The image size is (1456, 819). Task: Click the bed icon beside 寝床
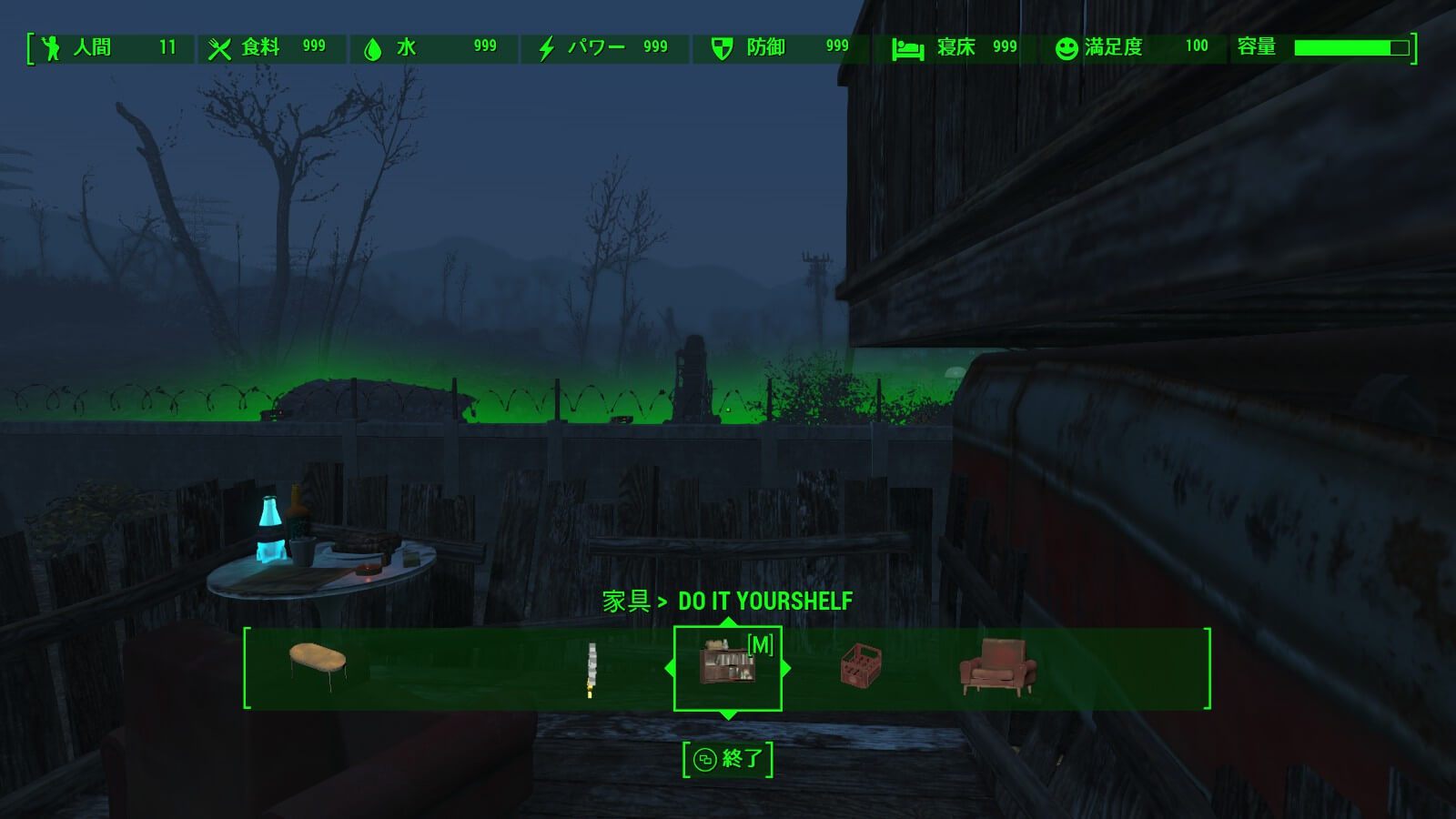coord(906,46)
